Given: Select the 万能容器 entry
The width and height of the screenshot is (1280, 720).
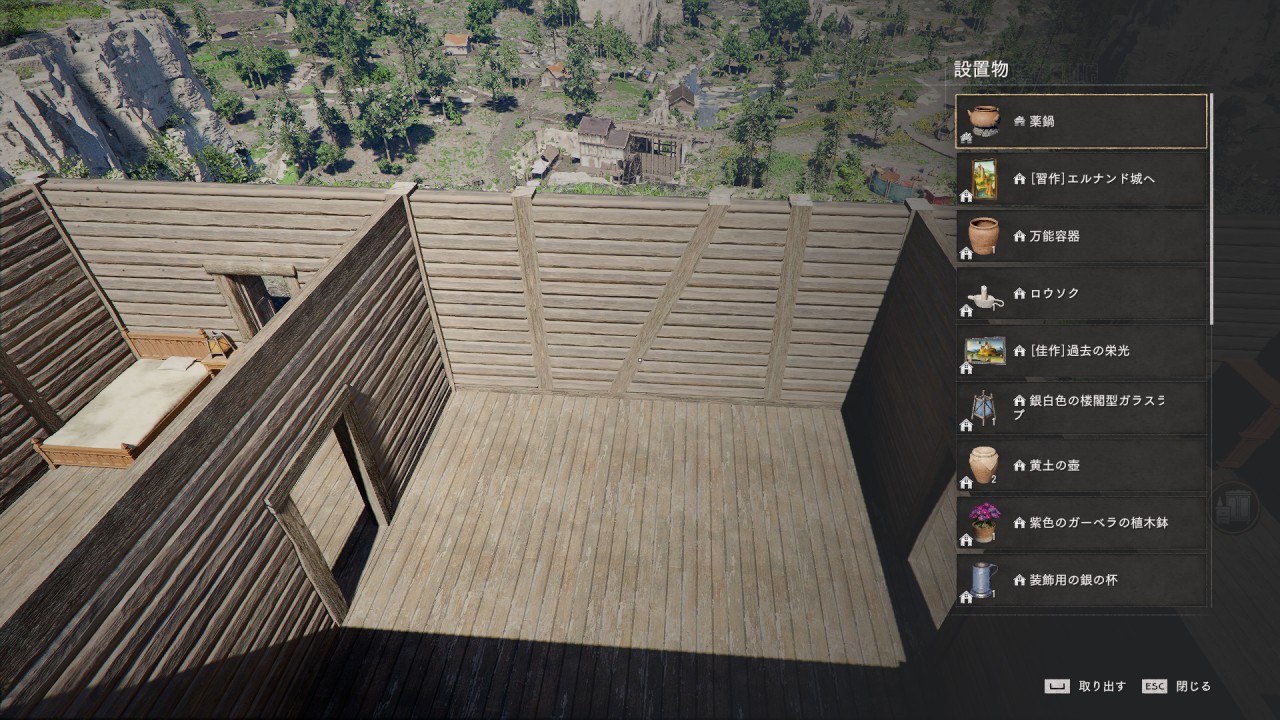Looking at the screenshot, I should click(x=1081, y=236).
